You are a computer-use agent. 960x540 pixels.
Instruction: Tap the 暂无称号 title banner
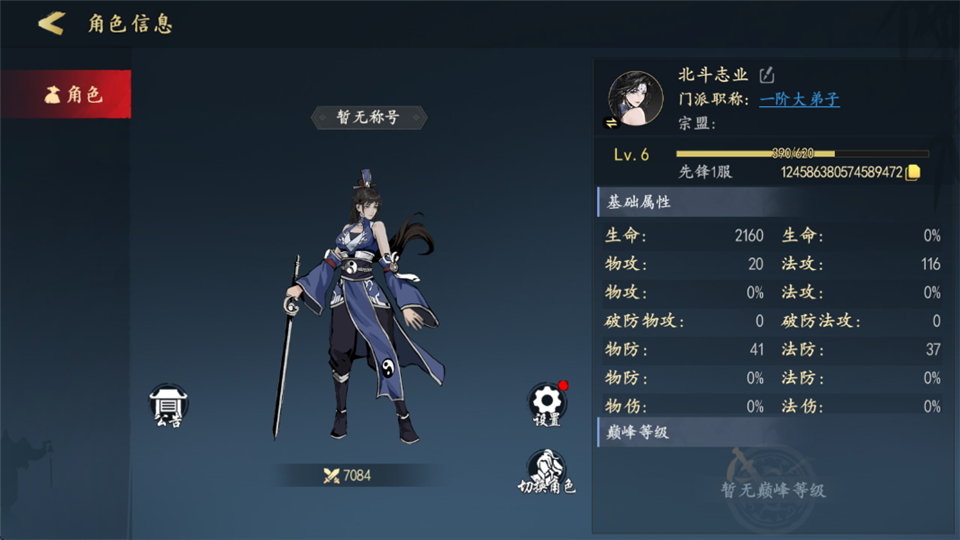tap(369, 117)
